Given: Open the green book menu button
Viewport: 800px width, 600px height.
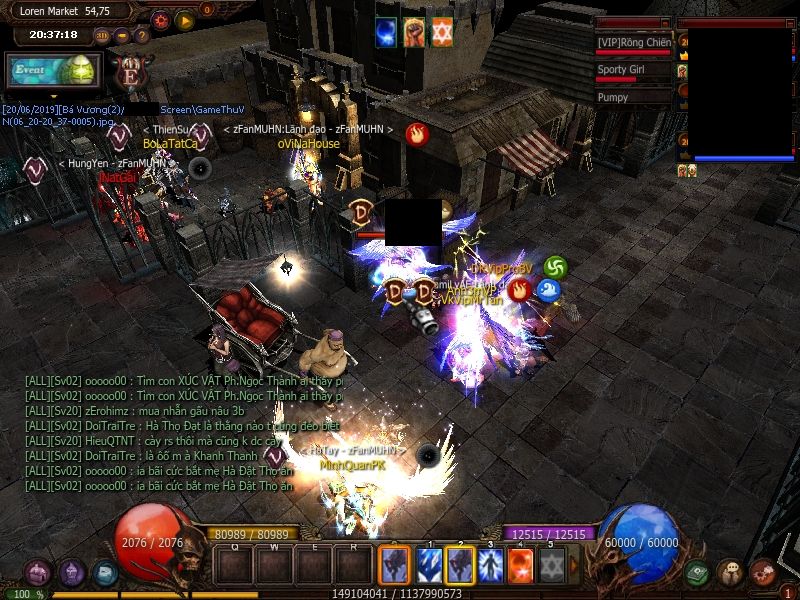Looking at the screenshot, I should click(698, 574).
